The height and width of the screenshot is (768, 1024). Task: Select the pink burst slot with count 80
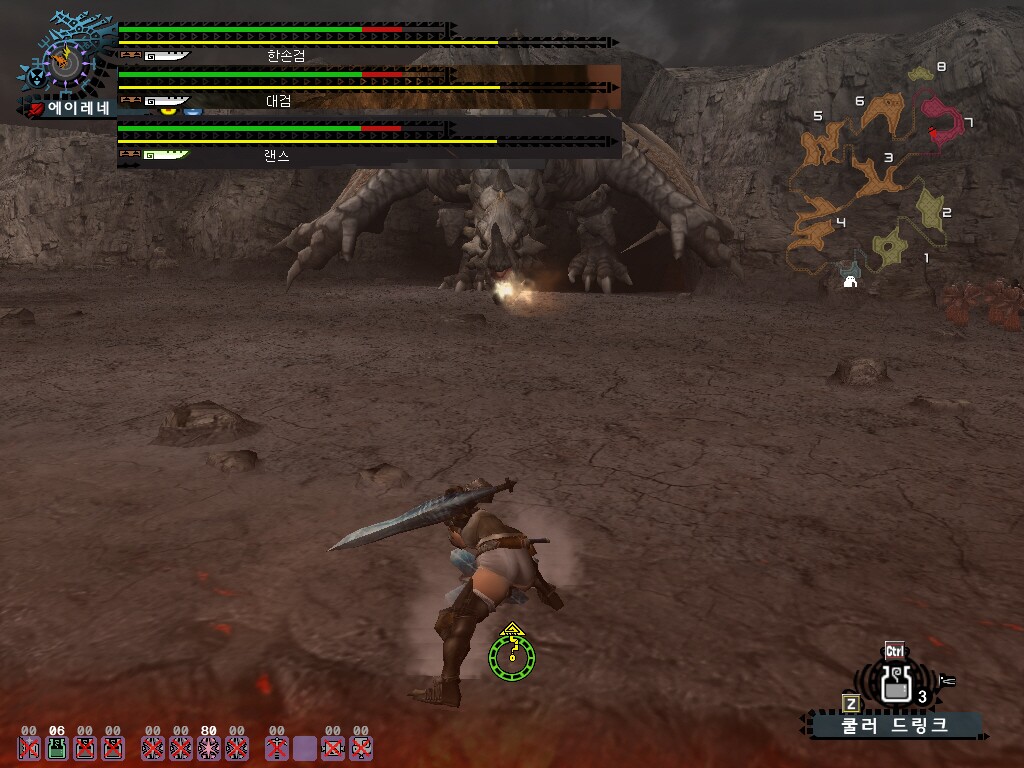click(208, 748)
